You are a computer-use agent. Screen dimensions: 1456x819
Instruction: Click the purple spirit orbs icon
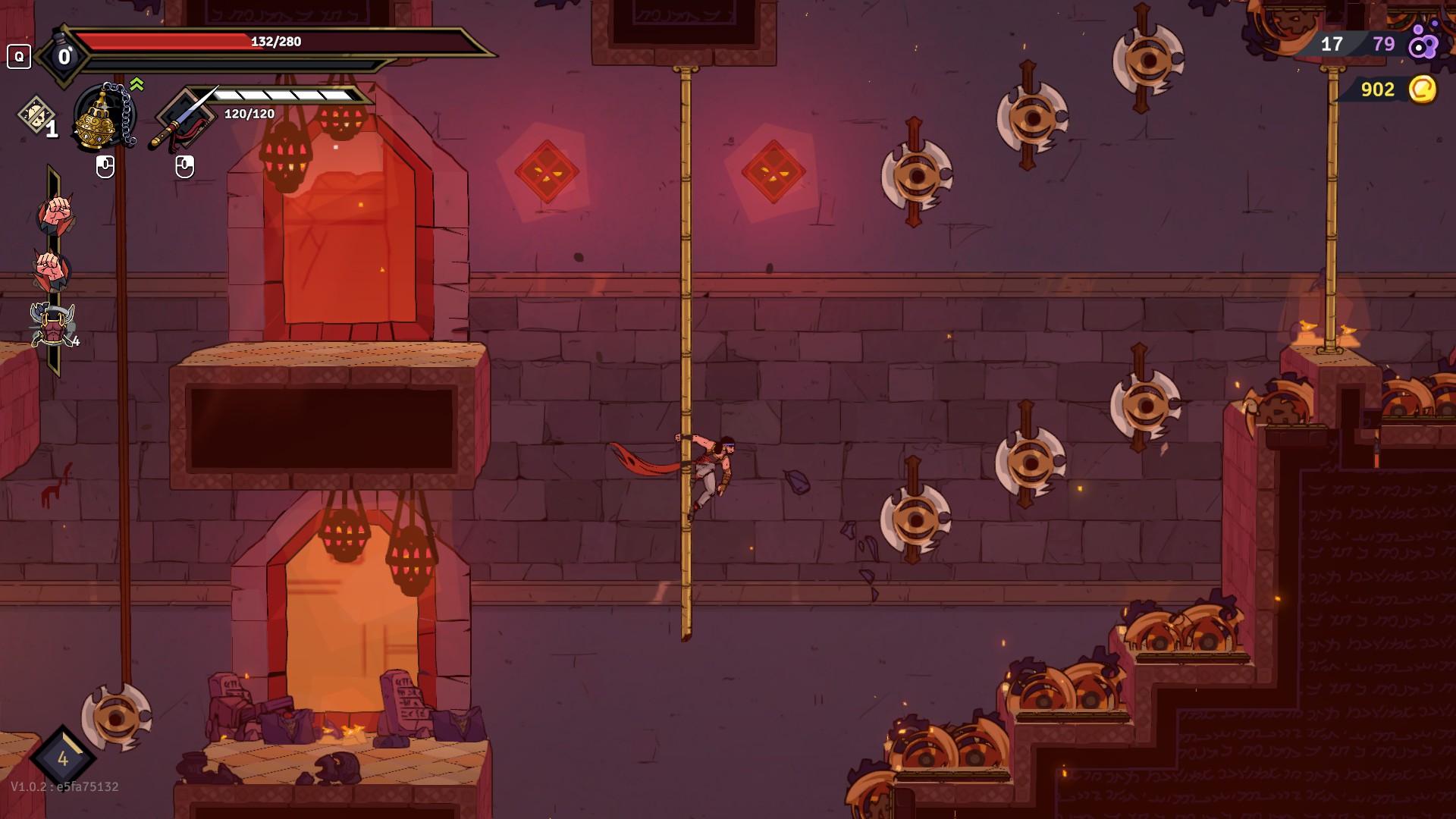pyautogui.click(x=1423, y=44)
